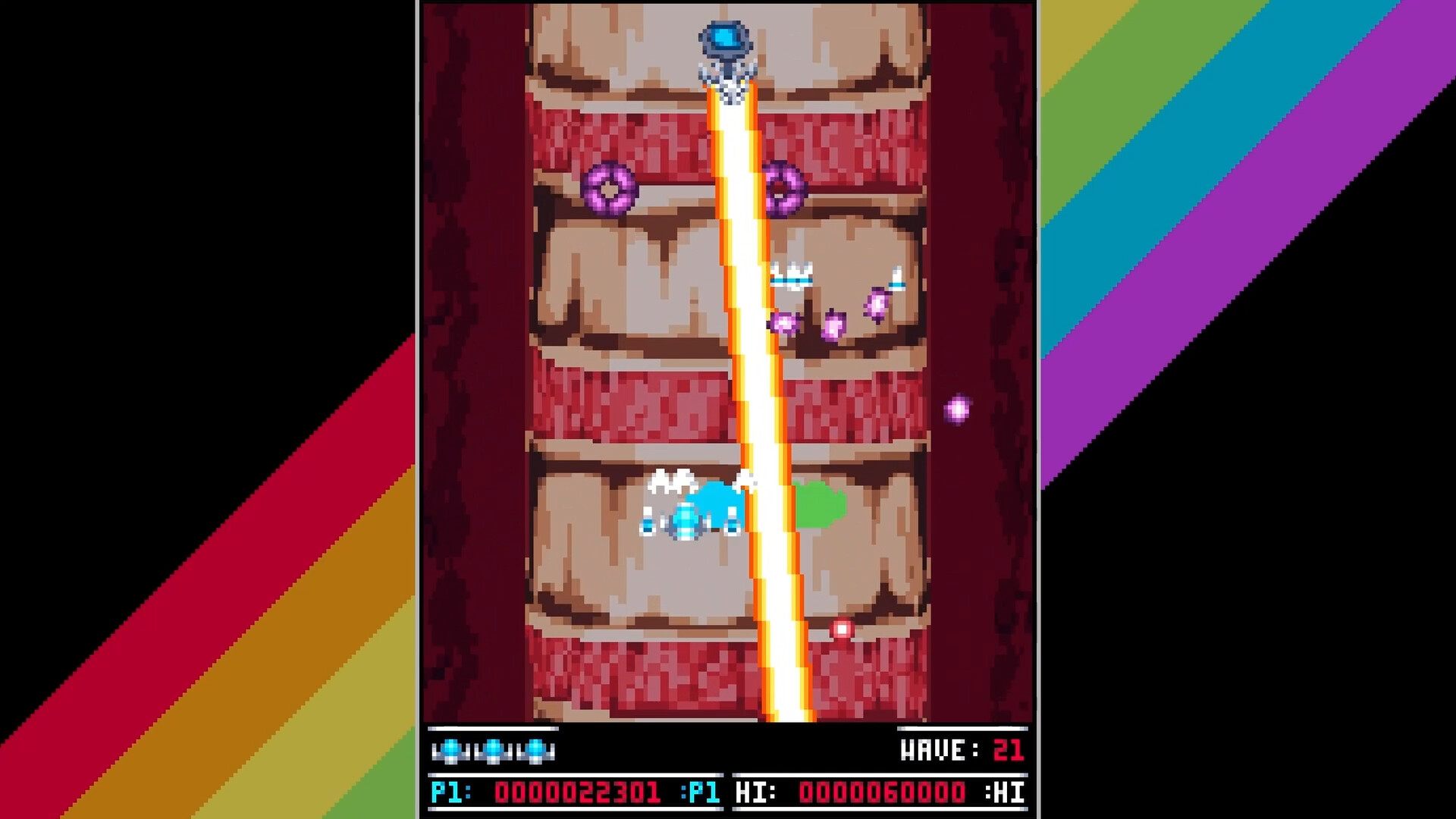Click the purple orb floating by right ledge
The image size is (1456, 819).
pos(957,409)
